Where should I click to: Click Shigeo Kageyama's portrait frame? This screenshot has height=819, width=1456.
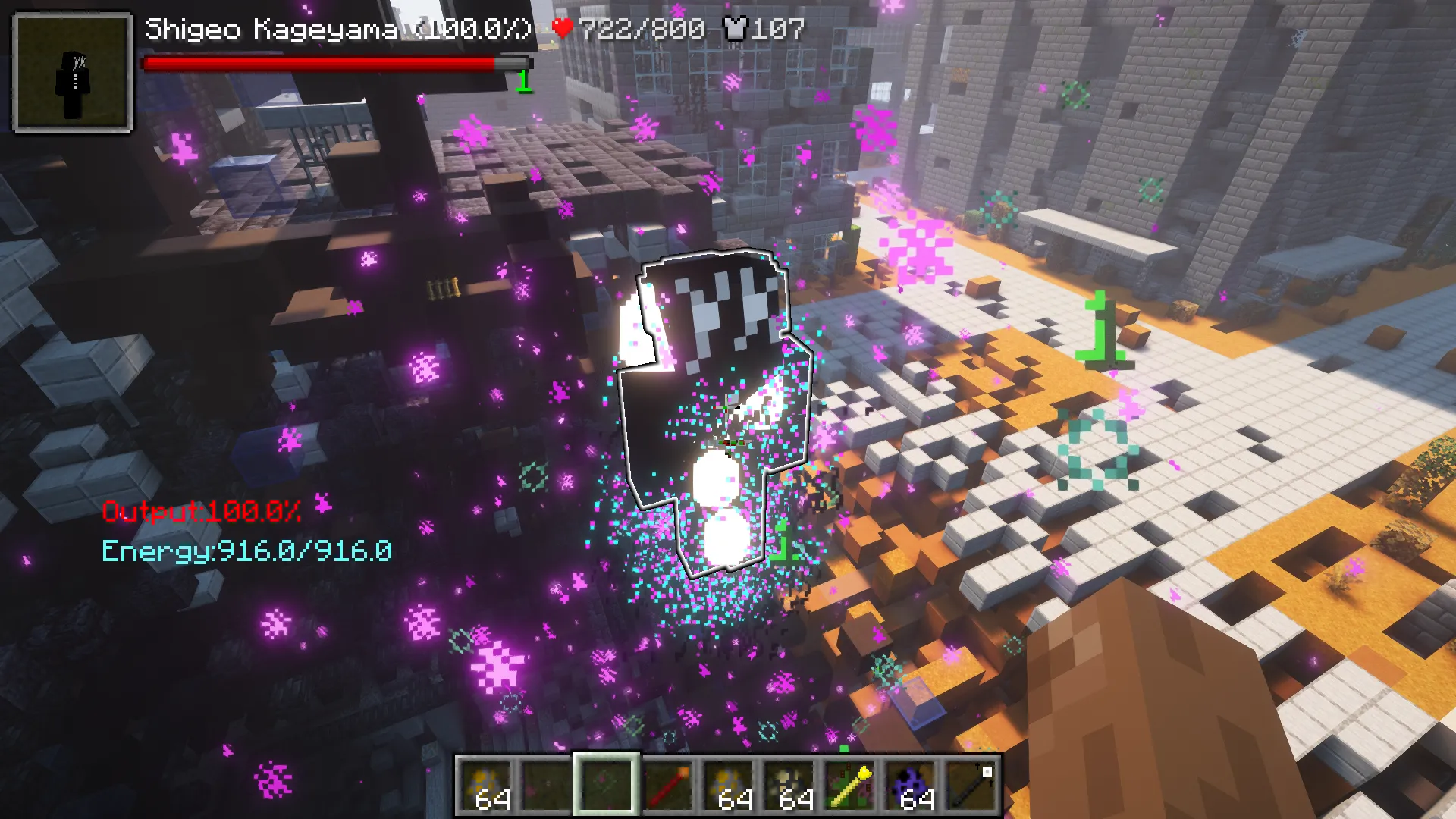click(71, 70)
